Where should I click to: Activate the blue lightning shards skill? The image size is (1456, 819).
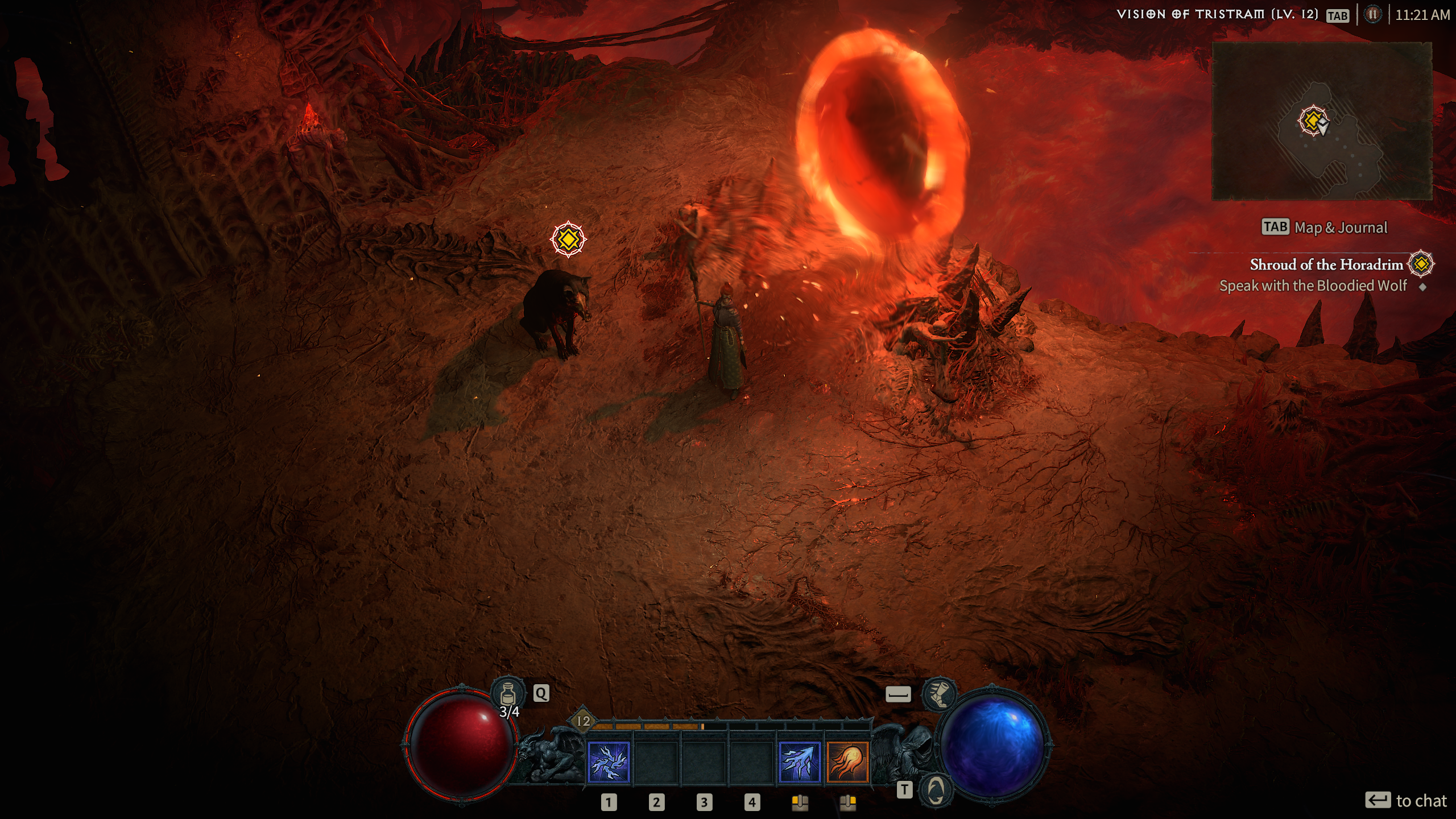click(608, 763)
